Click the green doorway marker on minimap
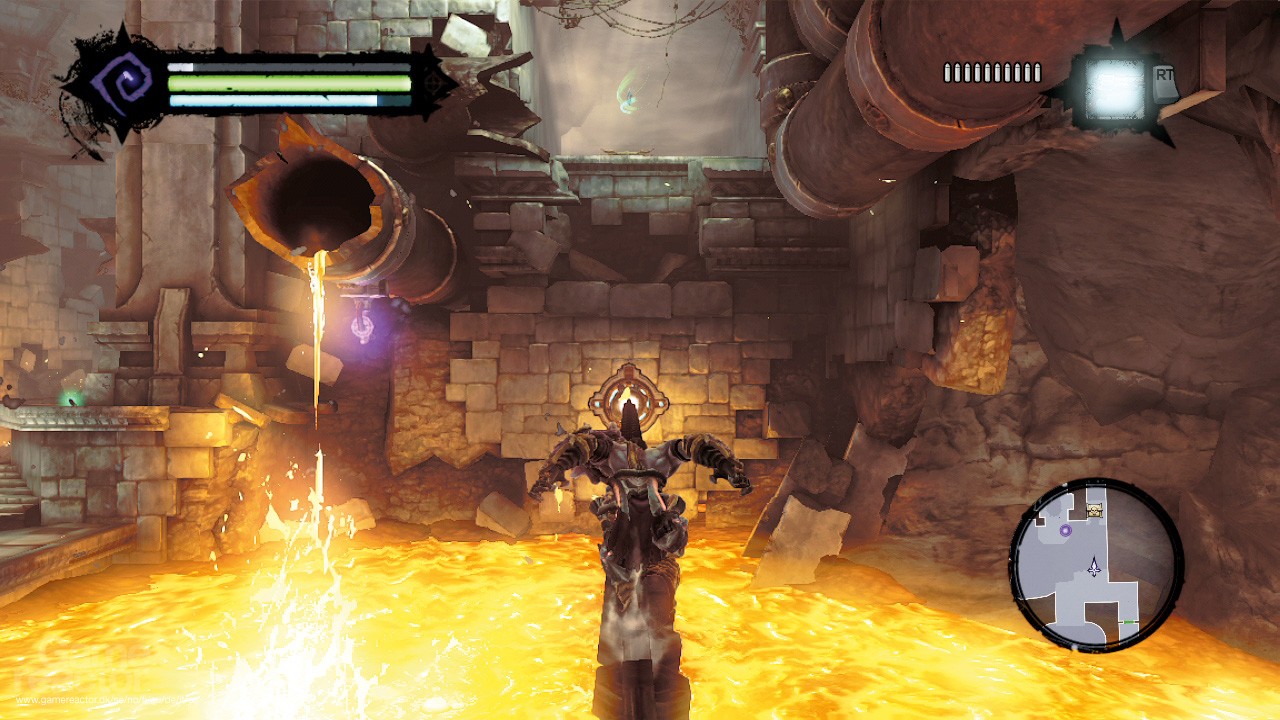The height and width of the screenshot is (720, 1280). (1128, 621)
